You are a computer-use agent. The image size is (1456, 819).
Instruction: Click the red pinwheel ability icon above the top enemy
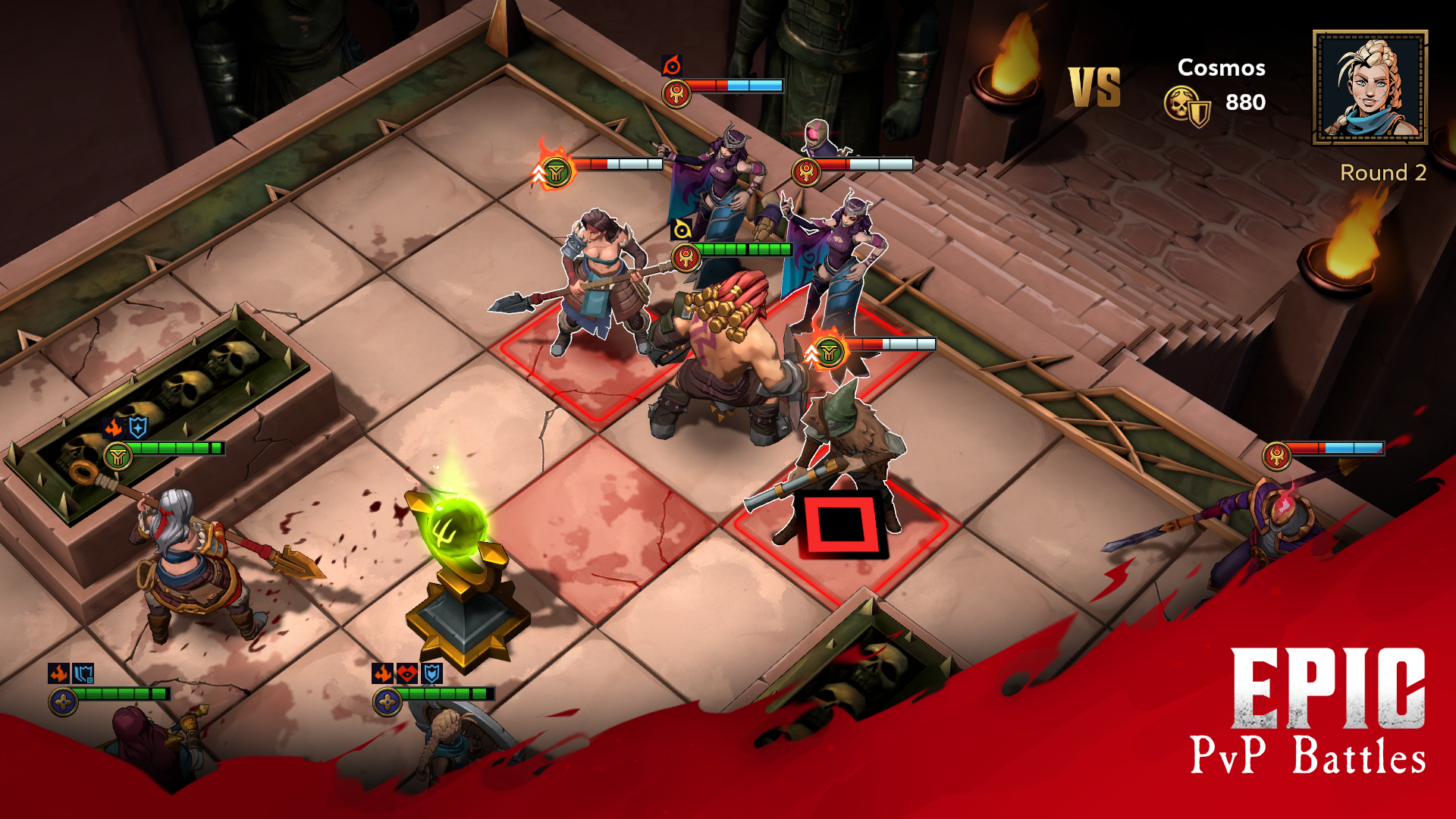tap(672, 67)
